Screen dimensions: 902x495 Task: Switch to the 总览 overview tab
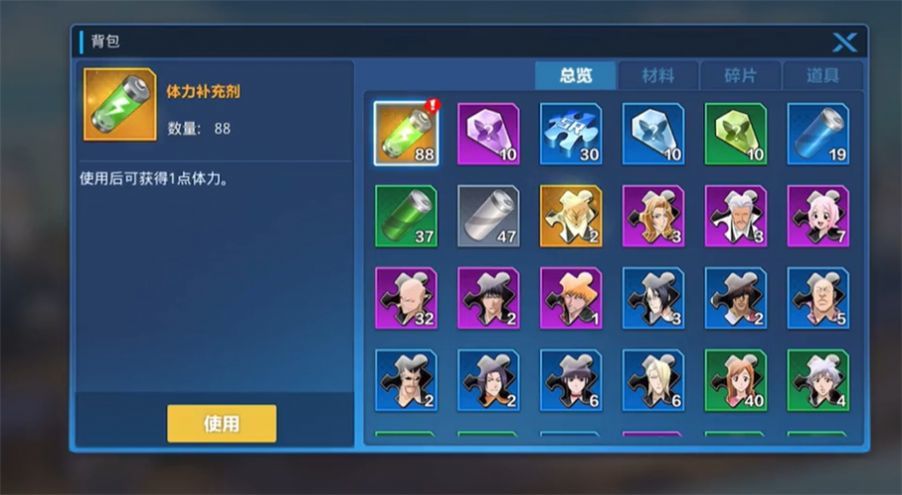575,76
